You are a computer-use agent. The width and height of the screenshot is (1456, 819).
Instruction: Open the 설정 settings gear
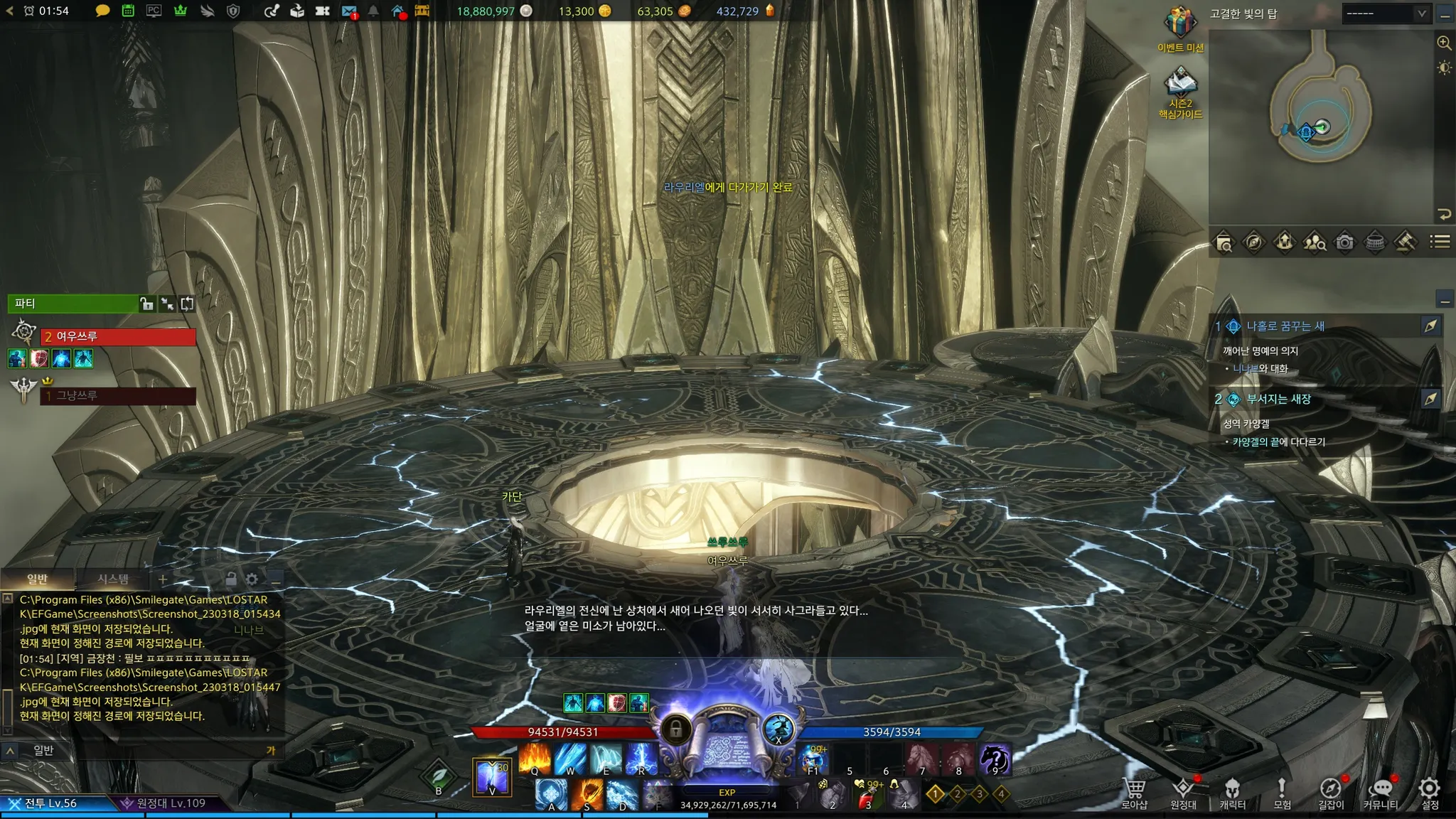point(1430,792)
